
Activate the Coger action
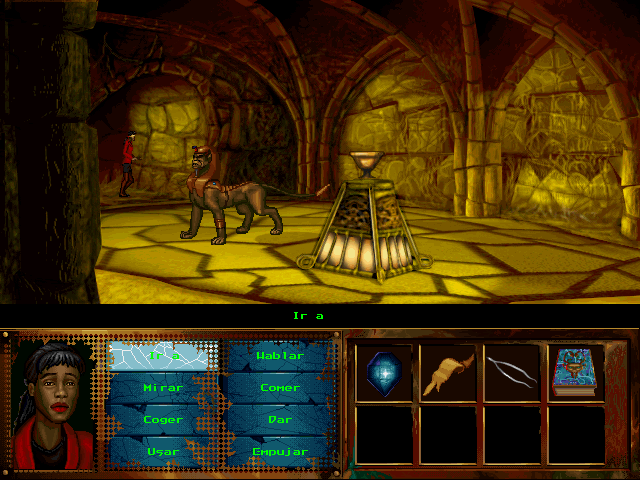[163, 419]
